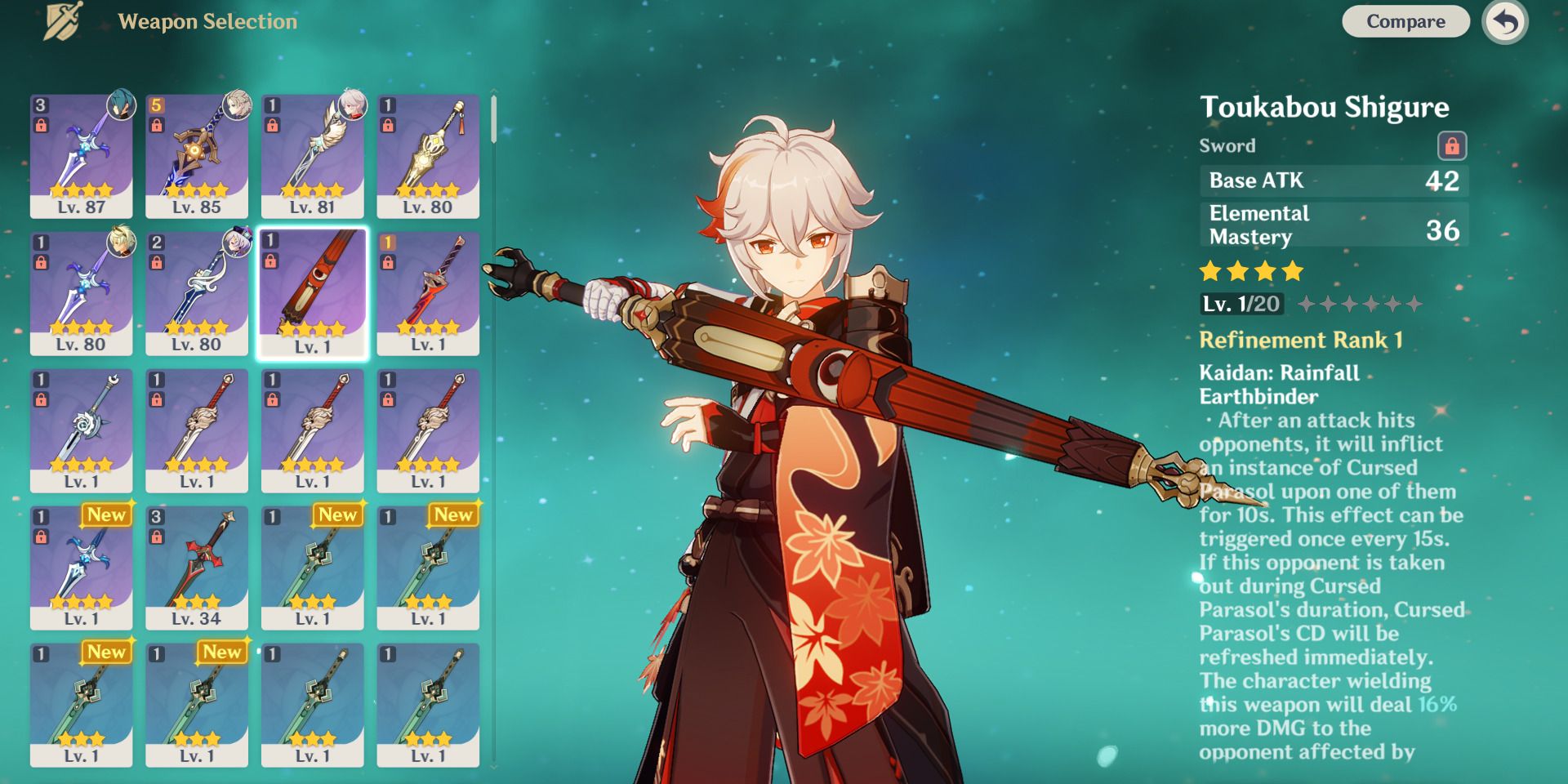Click the New badge on the Lv. 1 green sword

(338, 515)
